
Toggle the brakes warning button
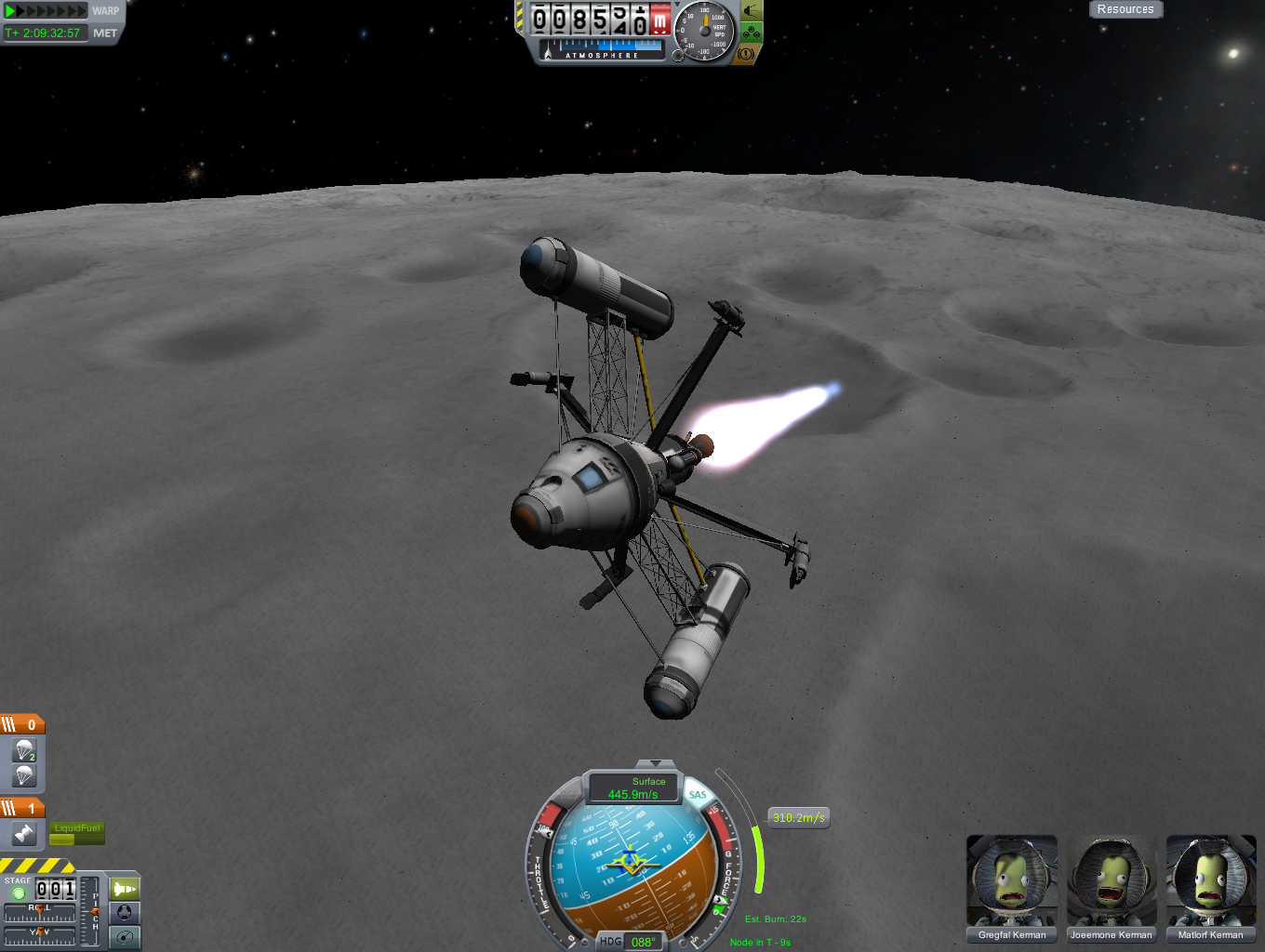tap(746, 54)
